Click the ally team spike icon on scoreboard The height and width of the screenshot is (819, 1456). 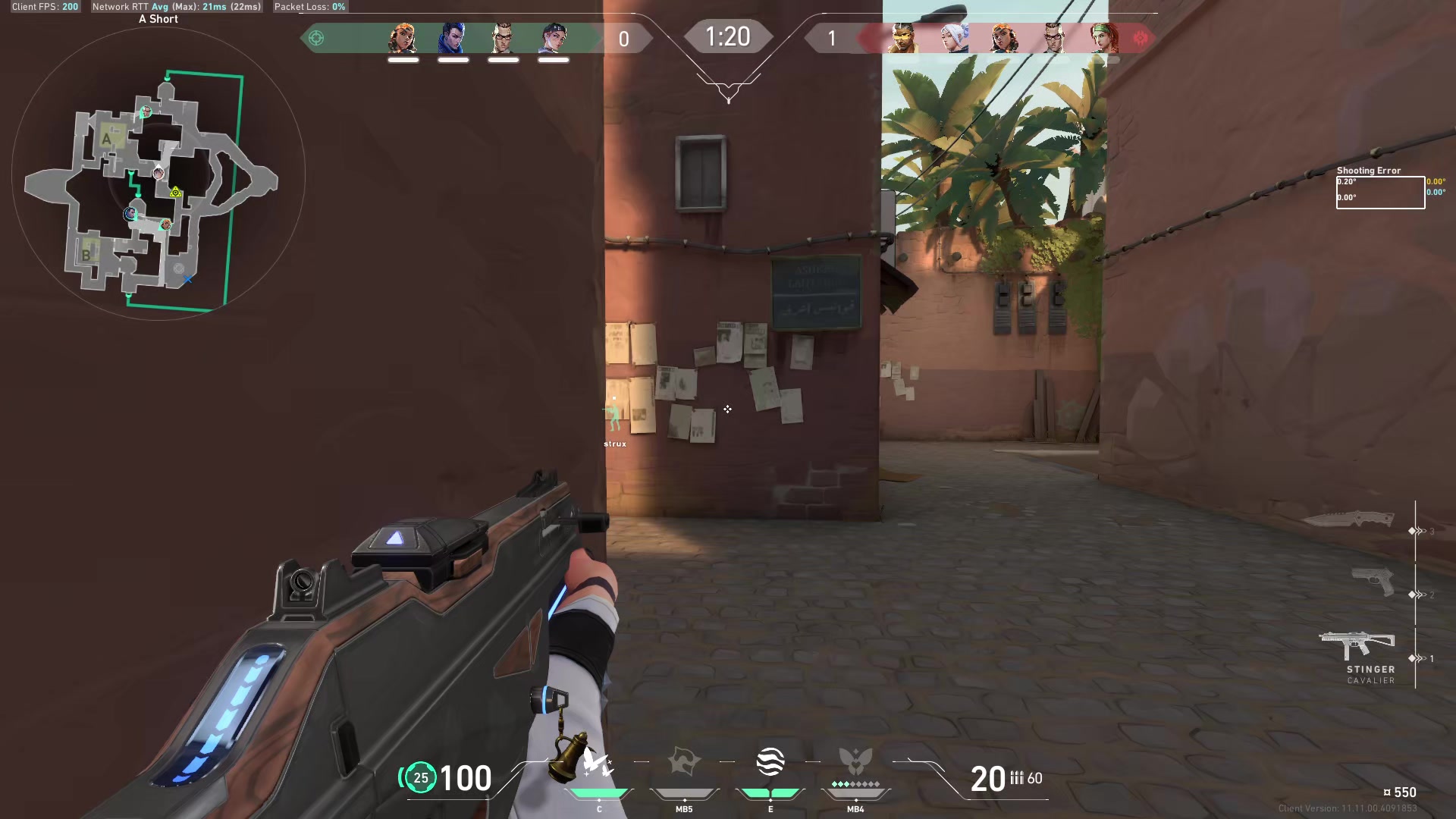pos(317,36)
